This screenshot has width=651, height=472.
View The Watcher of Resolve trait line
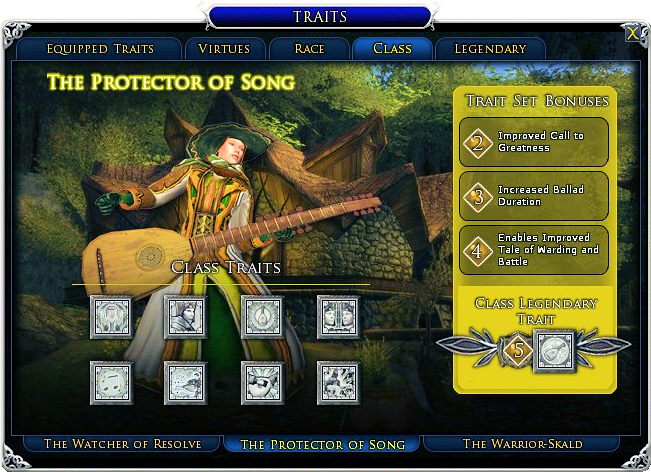[x=122, y=444]
